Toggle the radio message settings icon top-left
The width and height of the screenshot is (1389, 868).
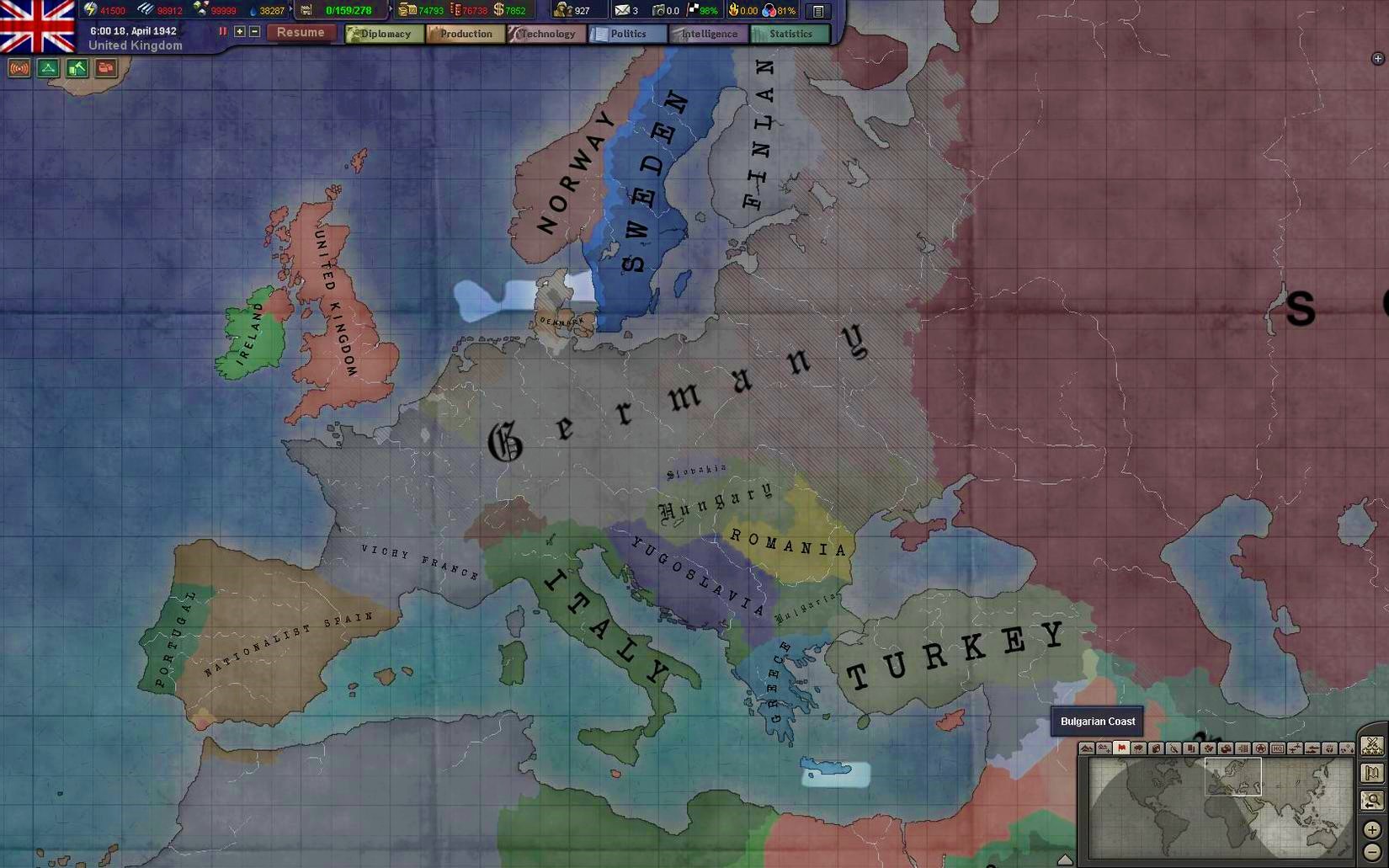[x=19, y=68]
